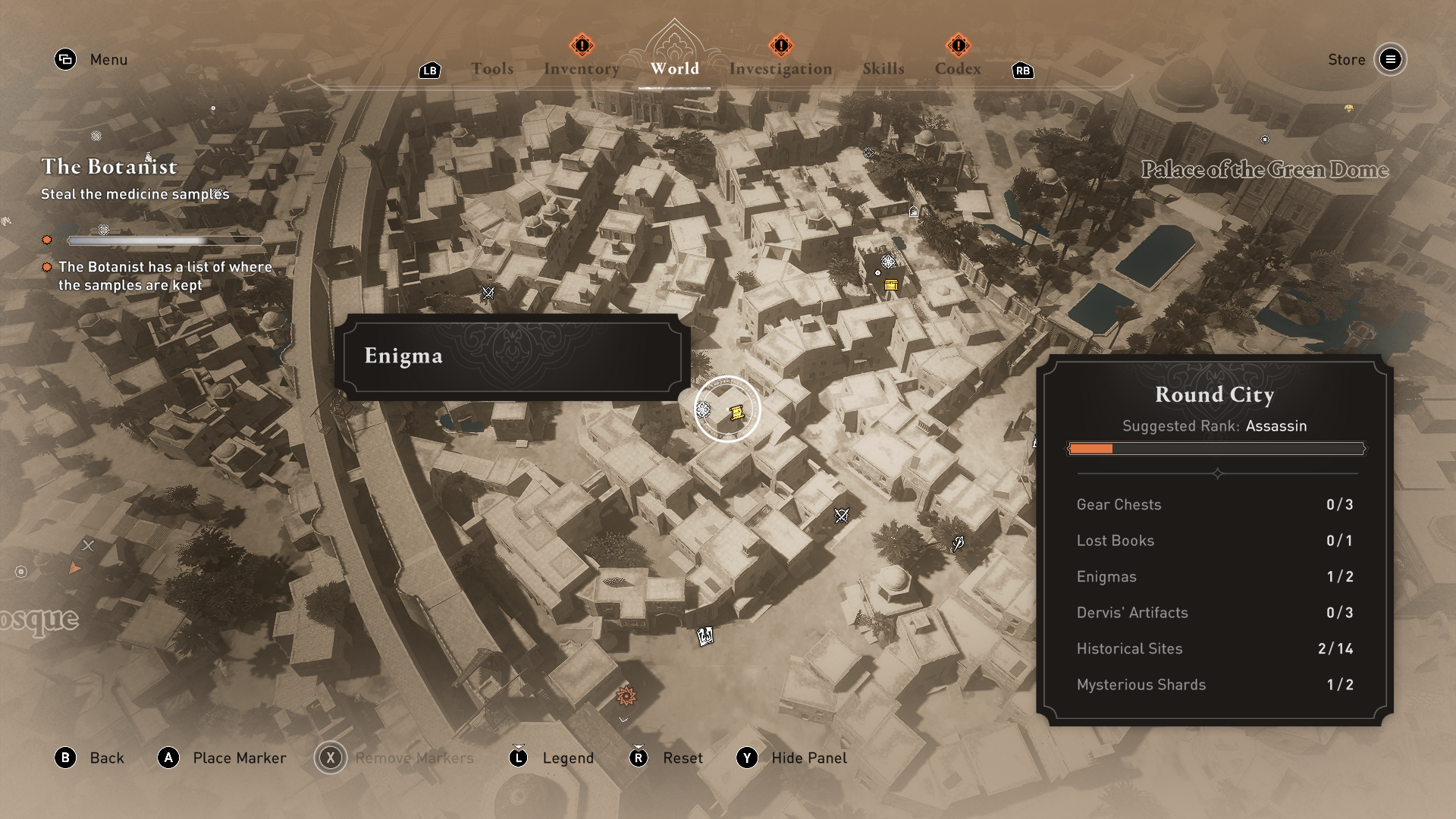Open the Skills tab
This screenshot has height=819, width=1456.
(883, 69)
